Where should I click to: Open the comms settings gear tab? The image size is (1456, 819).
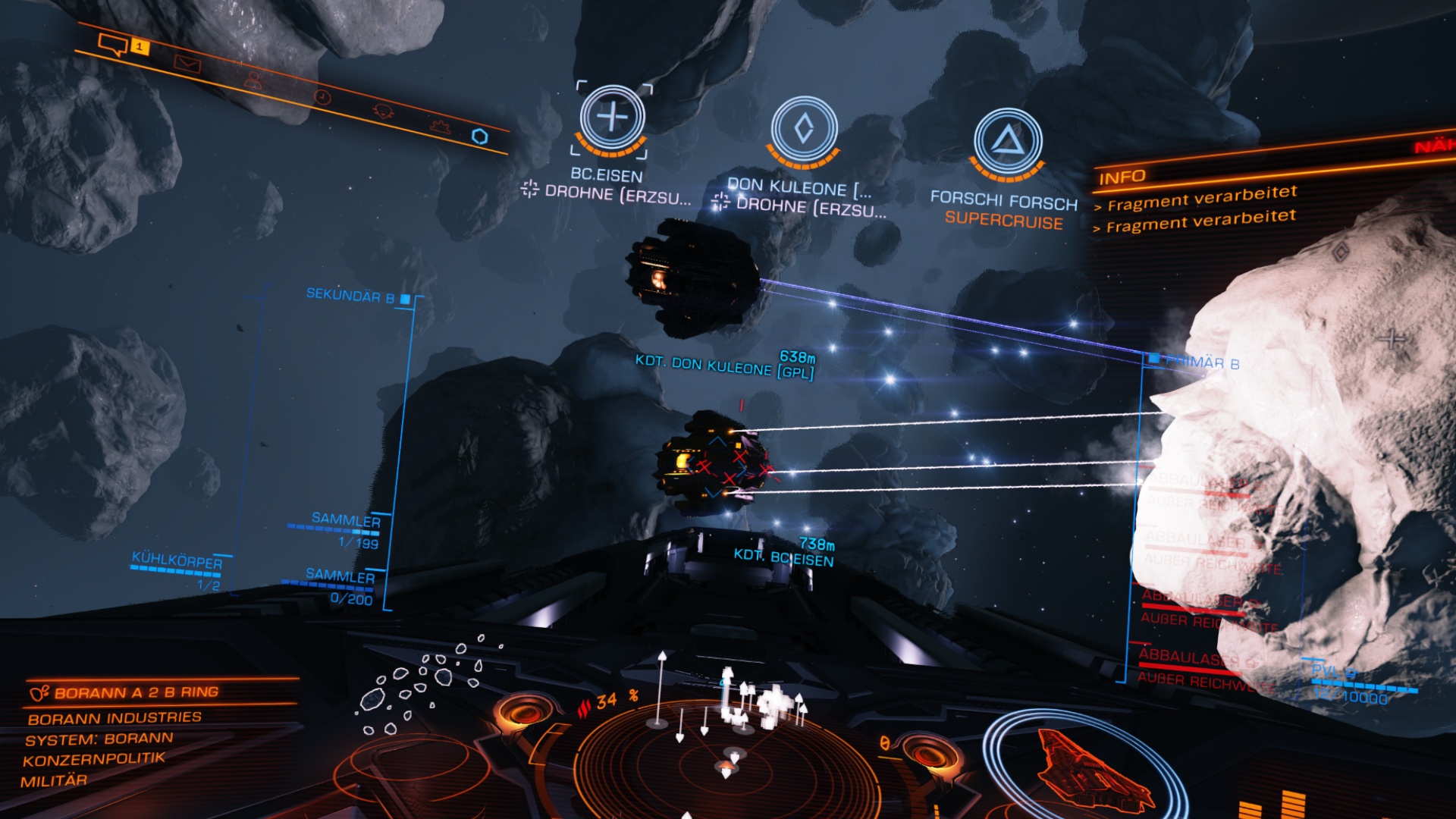pyautogui.click(x=440, y=126)
